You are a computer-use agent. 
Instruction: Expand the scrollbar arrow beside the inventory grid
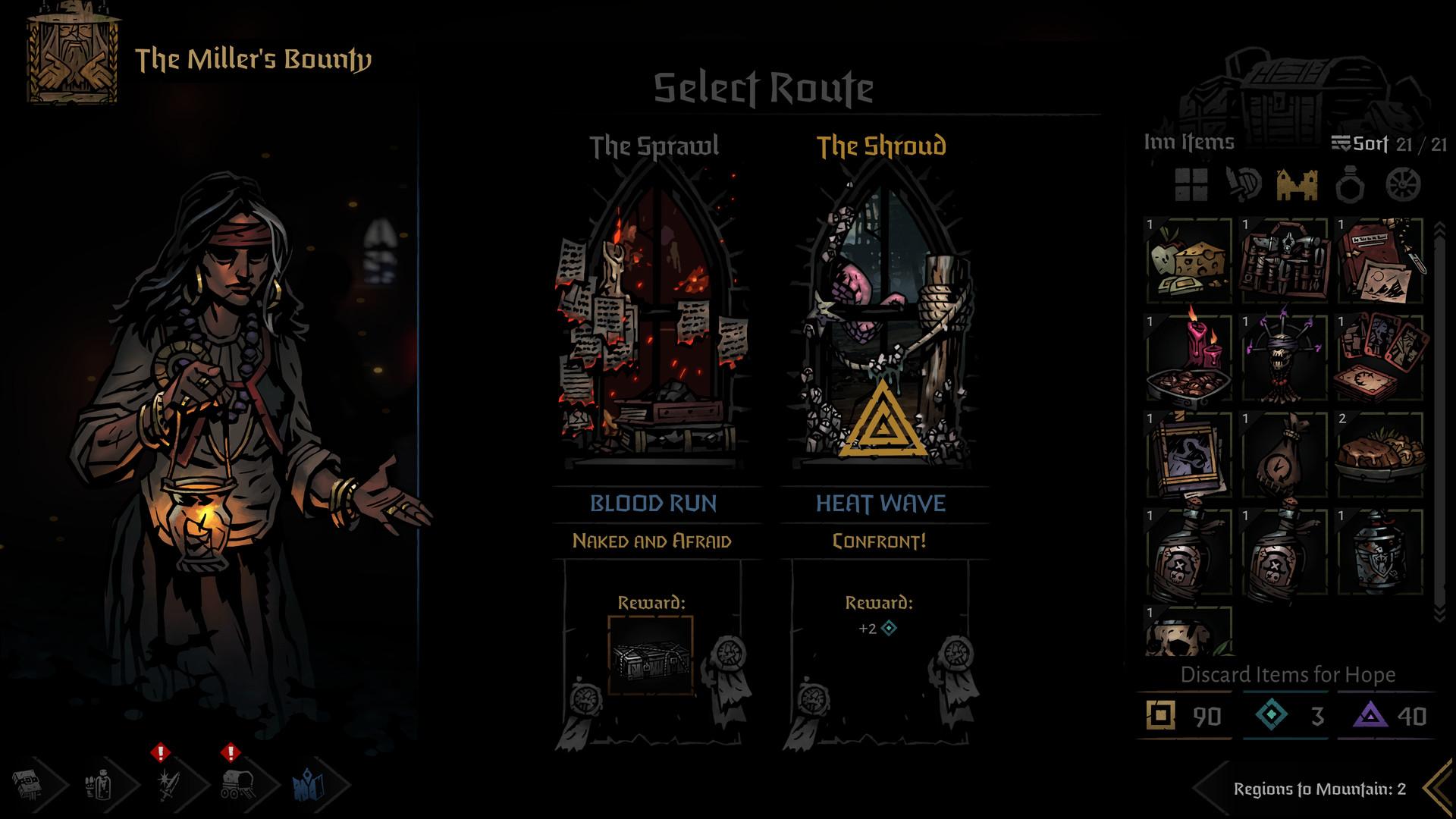(1439, 227)
